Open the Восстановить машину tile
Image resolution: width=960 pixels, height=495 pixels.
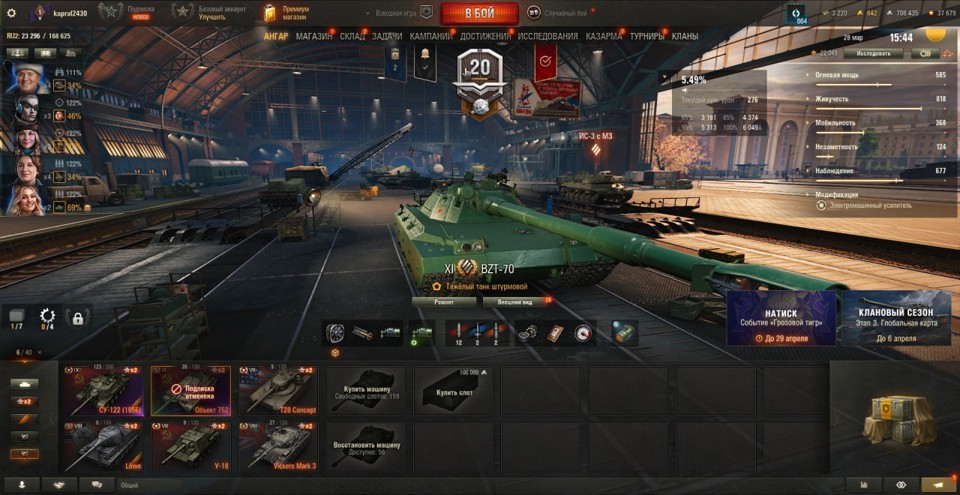[x=366, y=445]
